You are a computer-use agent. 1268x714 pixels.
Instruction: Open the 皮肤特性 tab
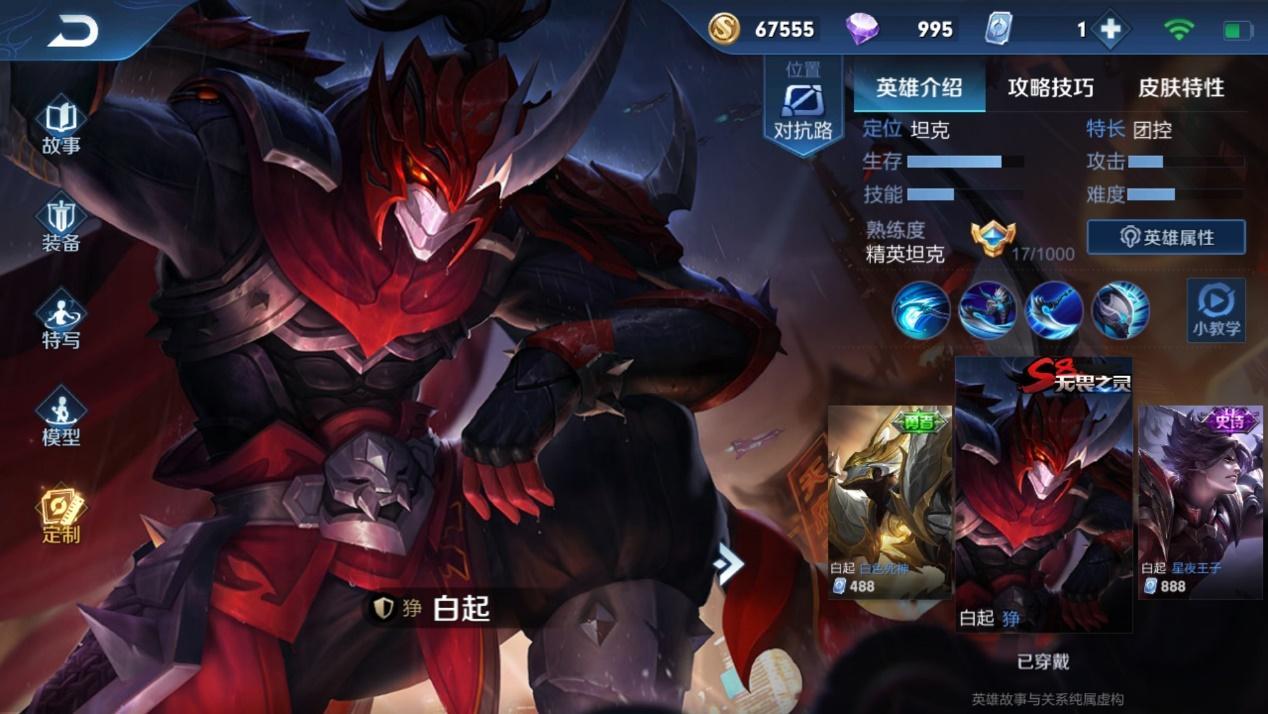pyautogui.click(x=1181, y=88)
